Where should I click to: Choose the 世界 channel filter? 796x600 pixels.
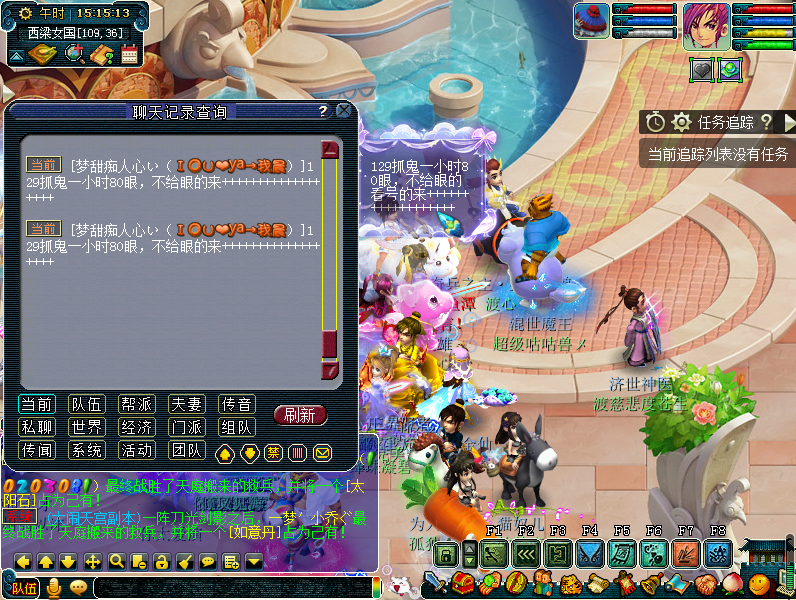[x=87, y=427]
